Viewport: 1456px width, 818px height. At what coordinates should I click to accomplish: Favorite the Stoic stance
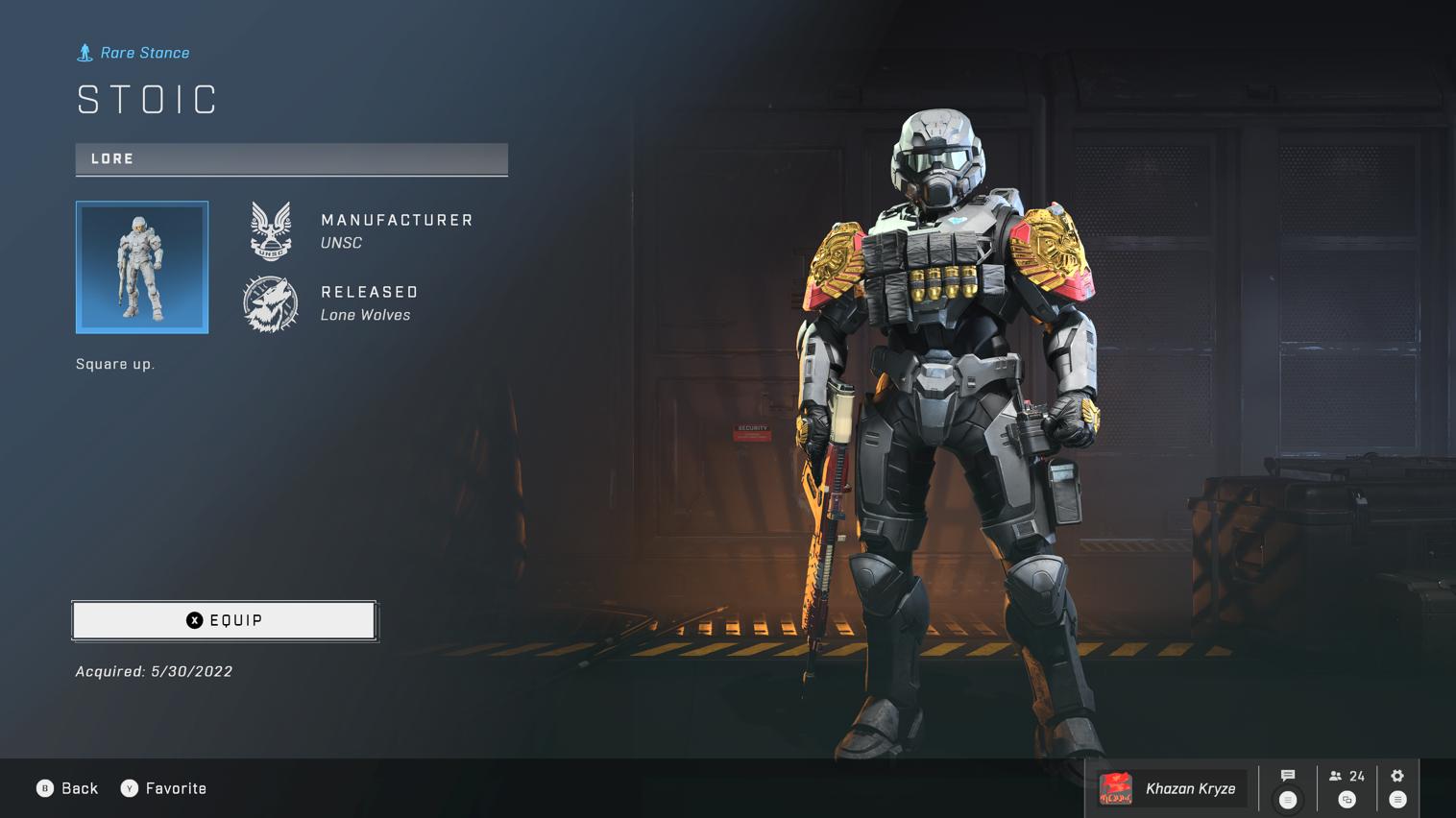(x=164, y=788)
